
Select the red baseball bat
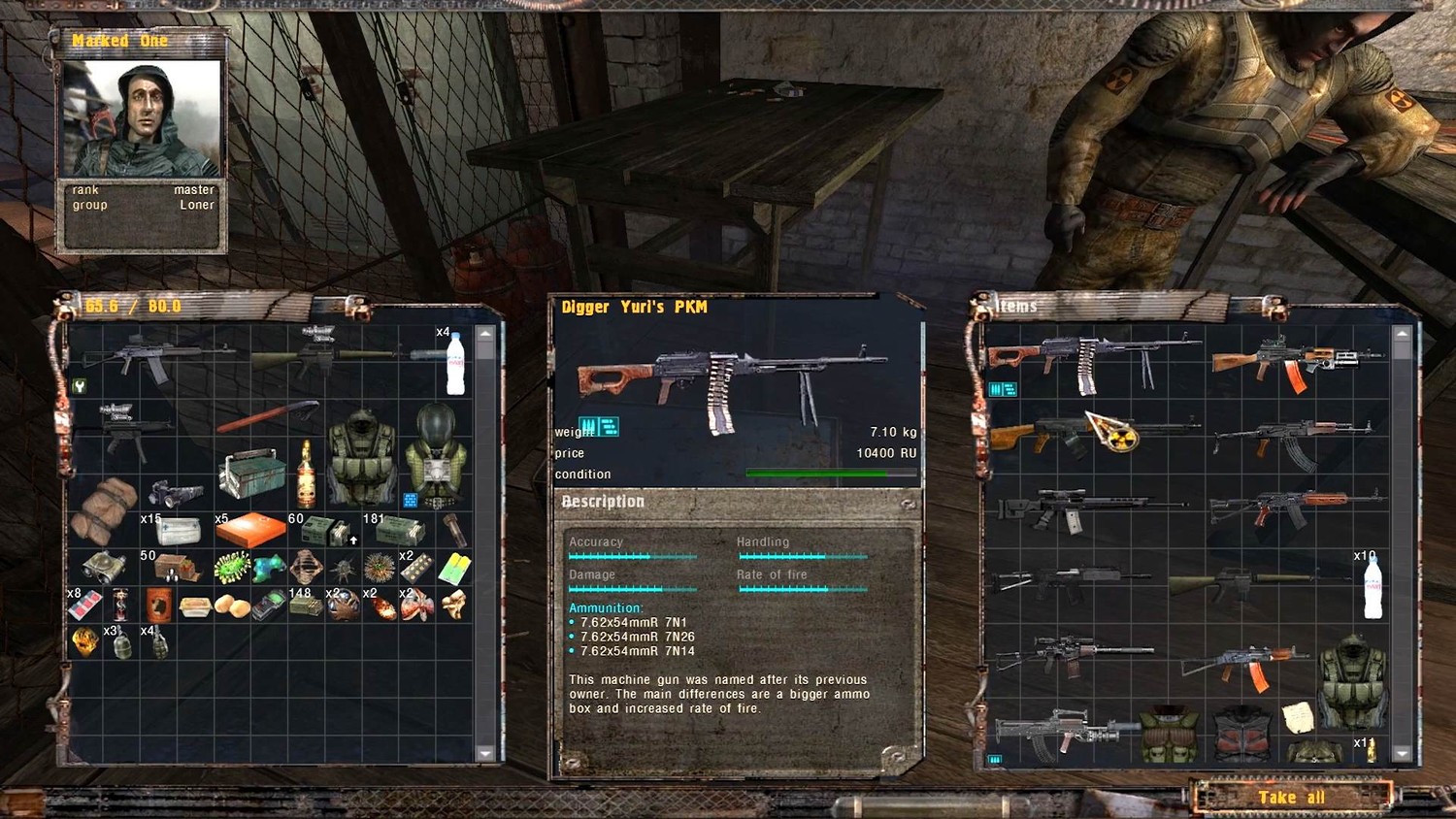coord(267,417)
